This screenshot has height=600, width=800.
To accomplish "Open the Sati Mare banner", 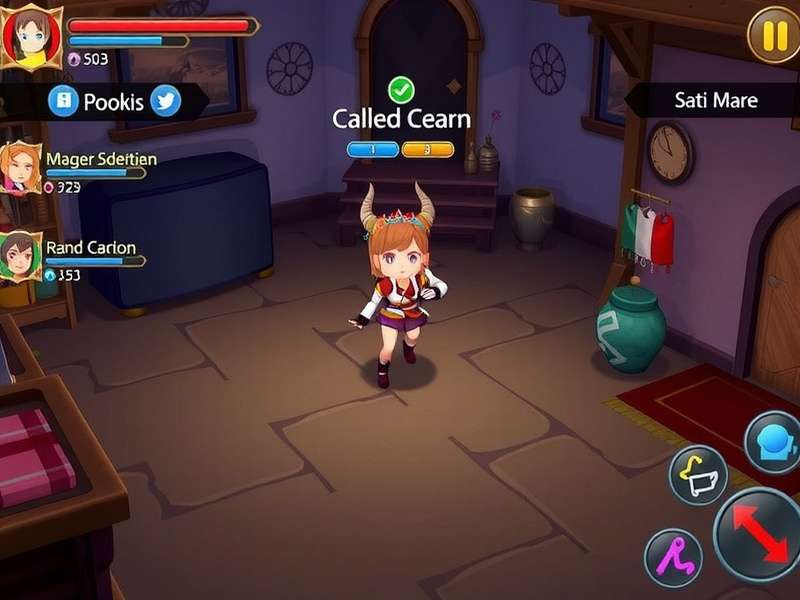I will click(714, 100).
